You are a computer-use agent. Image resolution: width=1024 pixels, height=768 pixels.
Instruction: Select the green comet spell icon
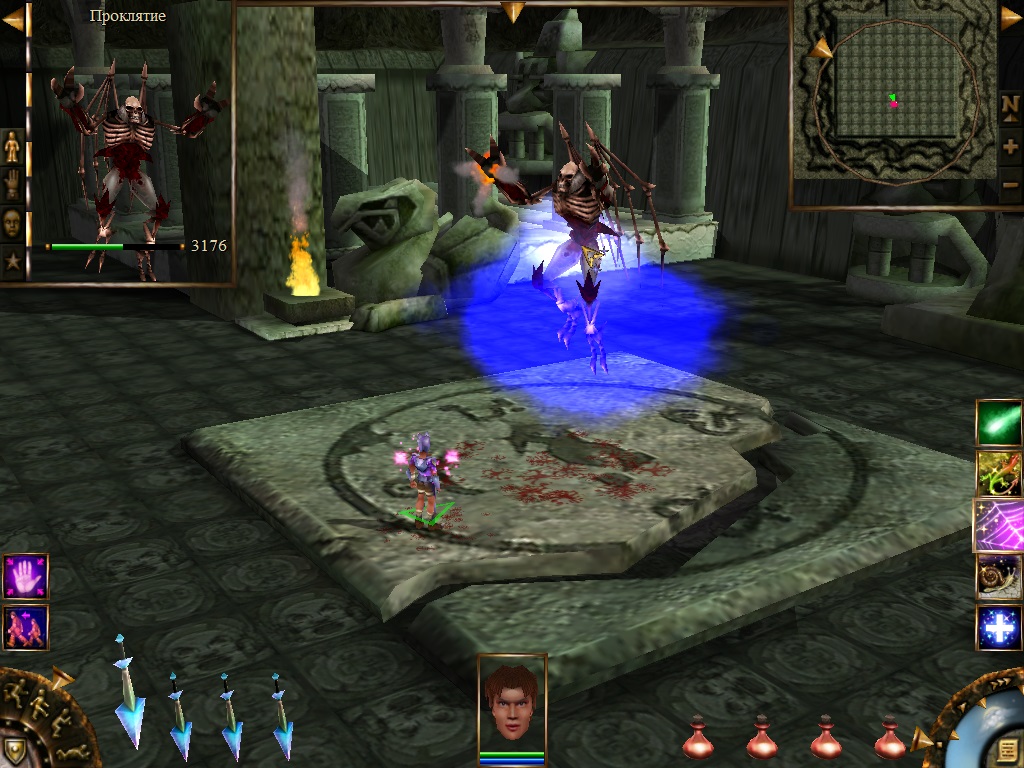click(999, 423)
